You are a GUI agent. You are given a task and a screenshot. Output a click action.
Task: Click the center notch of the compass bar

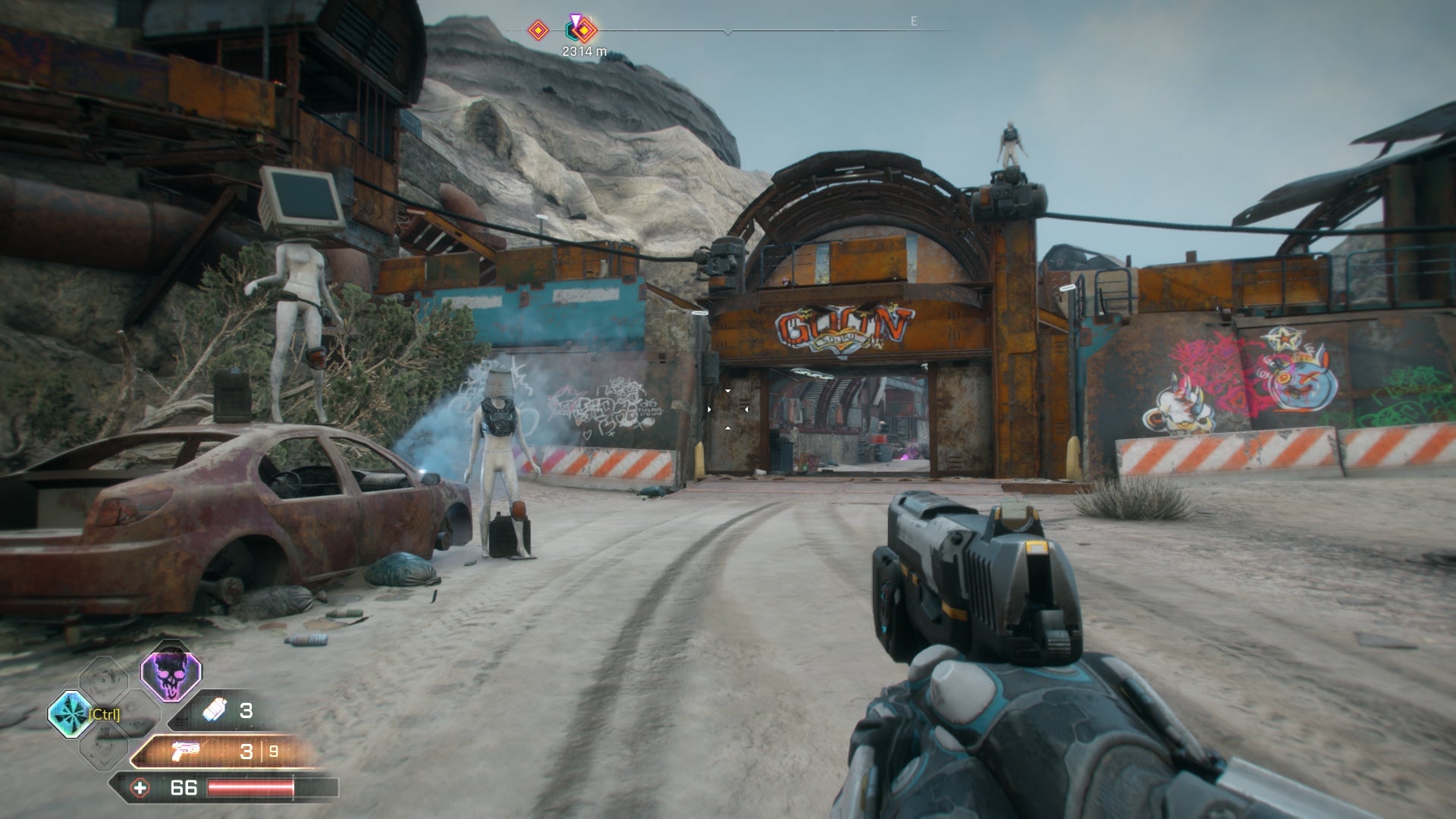click(x=728, y=33)
